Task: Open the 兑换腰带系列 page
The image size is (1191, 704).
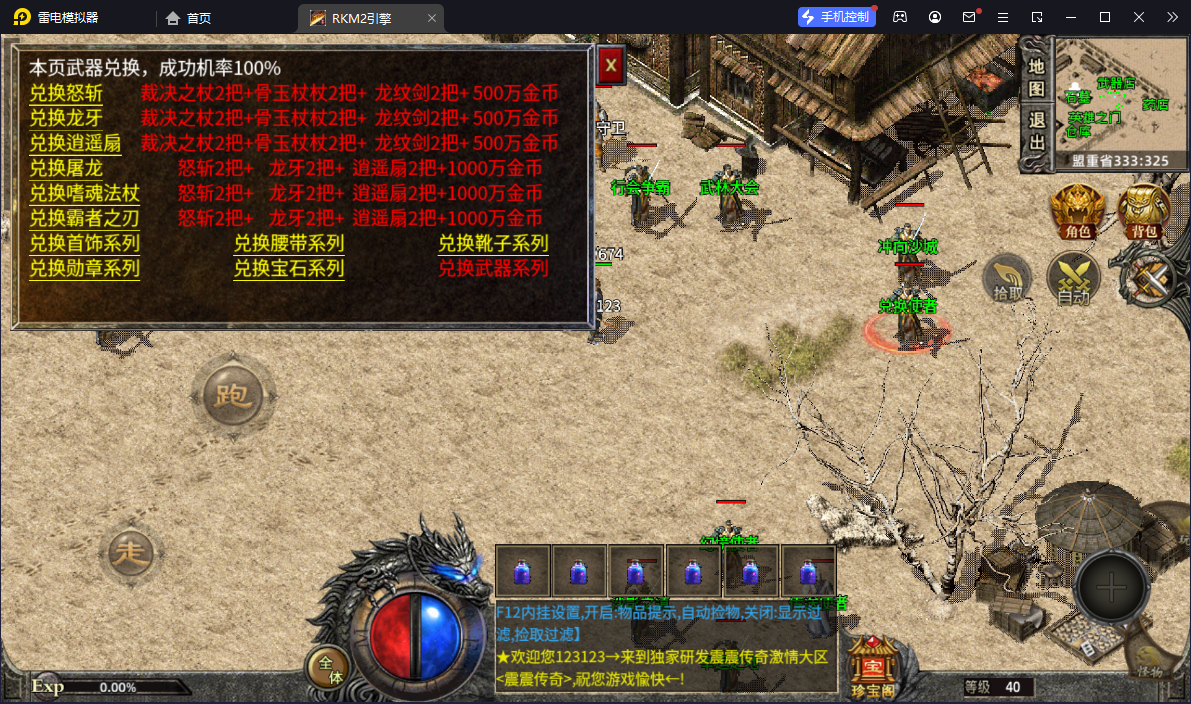Action: click(289, 243)
